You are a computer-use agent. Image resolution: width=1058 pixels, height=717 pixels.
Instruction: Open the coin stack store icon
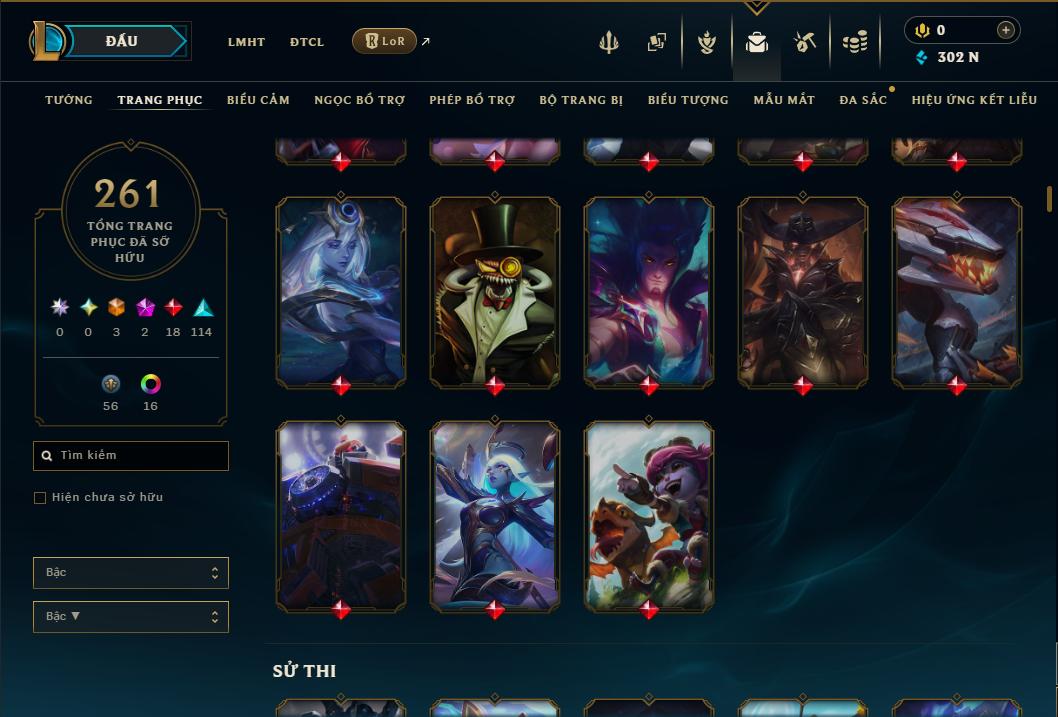tap(855, 42)
